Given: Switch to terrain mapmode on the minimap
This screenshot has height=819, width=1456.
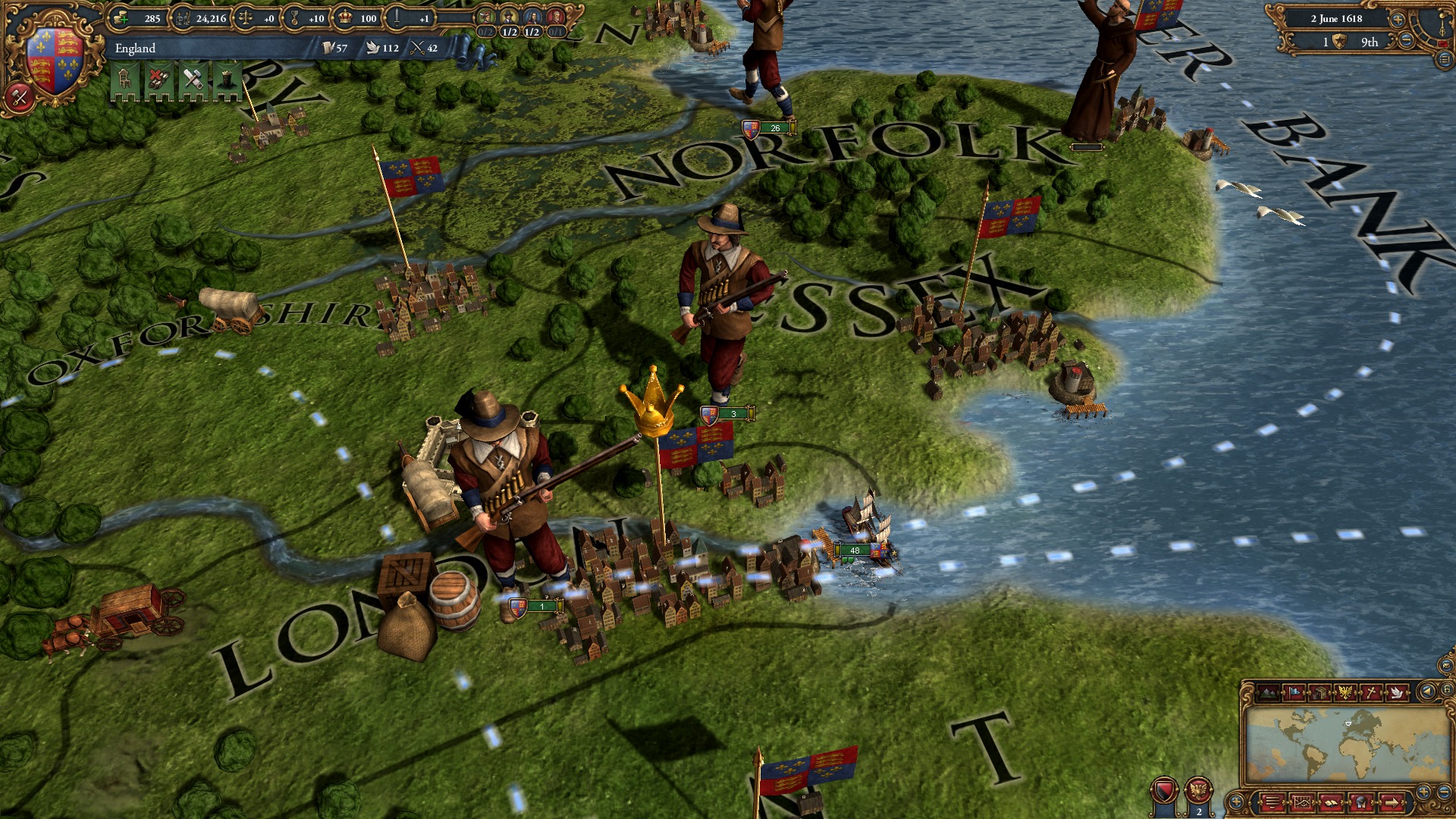Looking at the screenshot, I should 1267,692.
